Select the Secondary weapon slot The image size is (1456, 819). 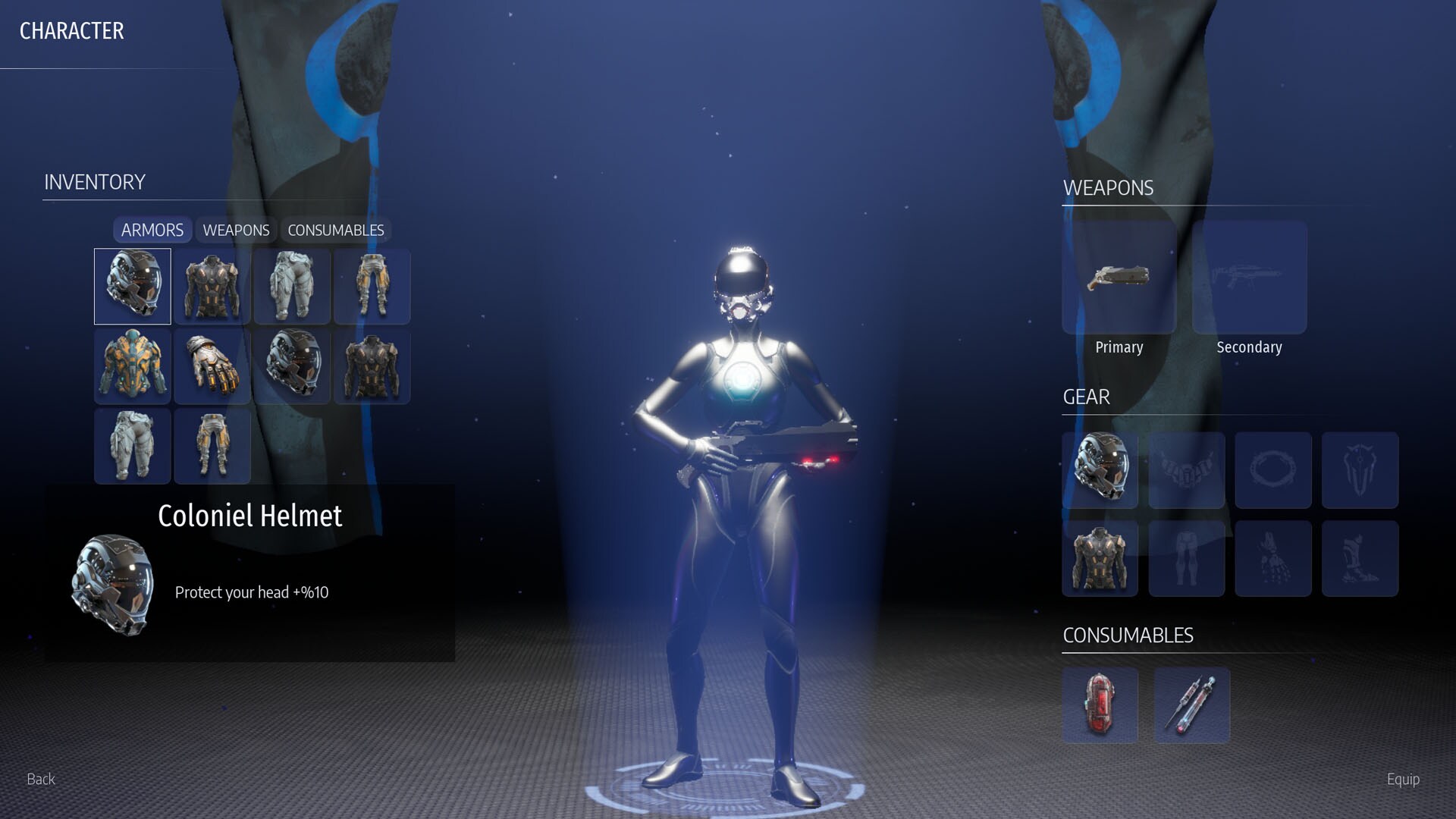click(1249, 278)
